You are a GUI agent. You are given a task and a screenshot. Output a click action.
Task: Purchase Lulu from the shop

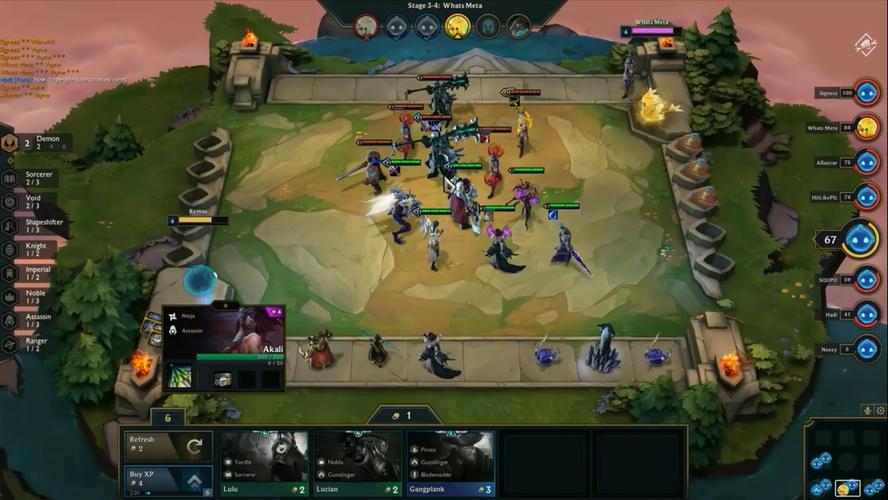tap(265, 463)
